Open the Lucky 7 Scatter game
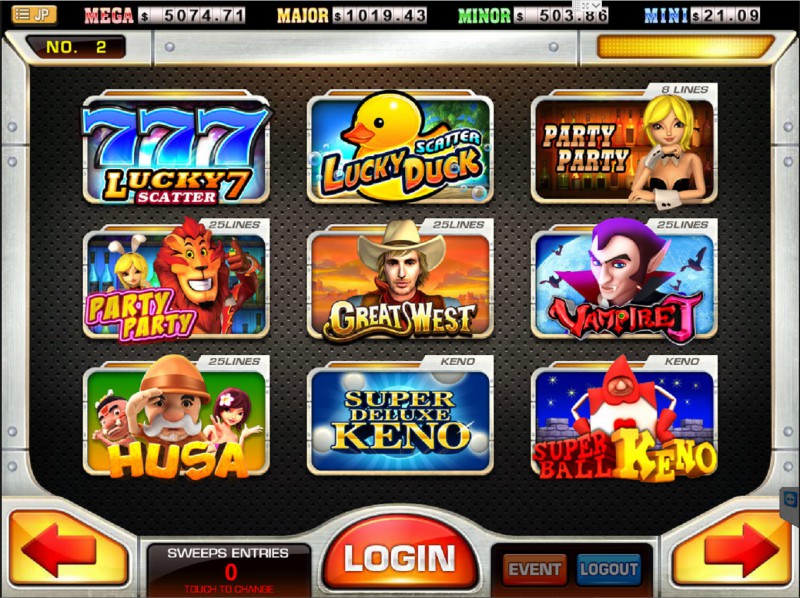The width and height of the screenshot is (800, 598). 176,150
